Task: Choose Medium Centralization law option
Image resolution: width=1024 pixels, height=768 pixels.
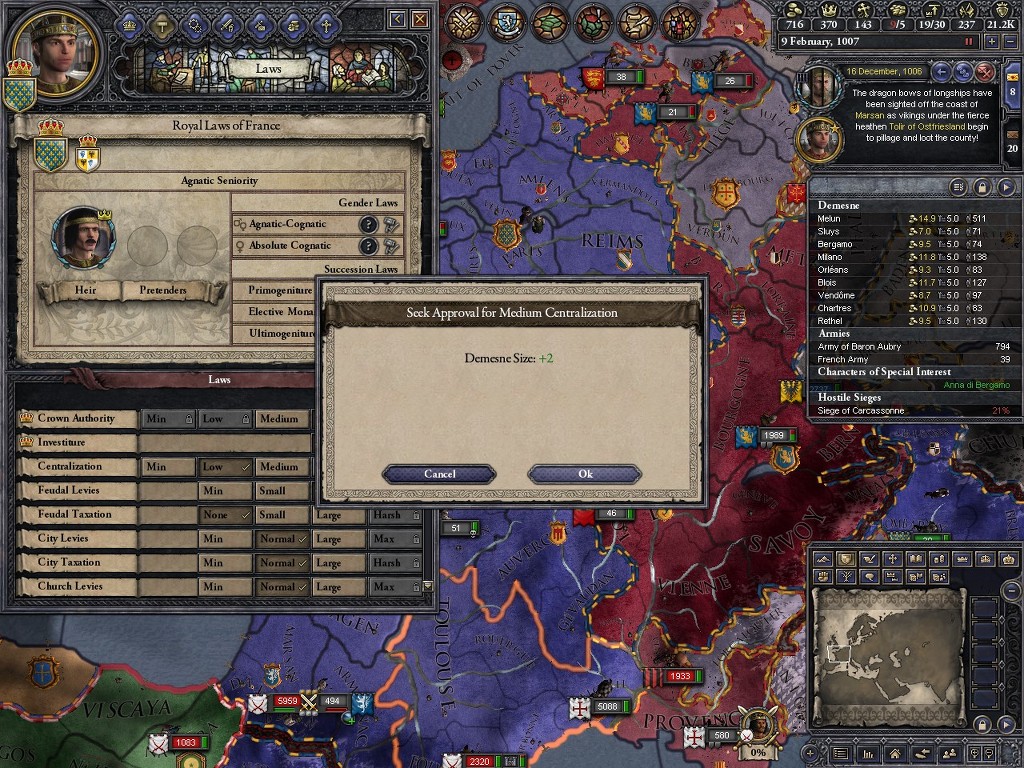Action: [x=279, y=467]
